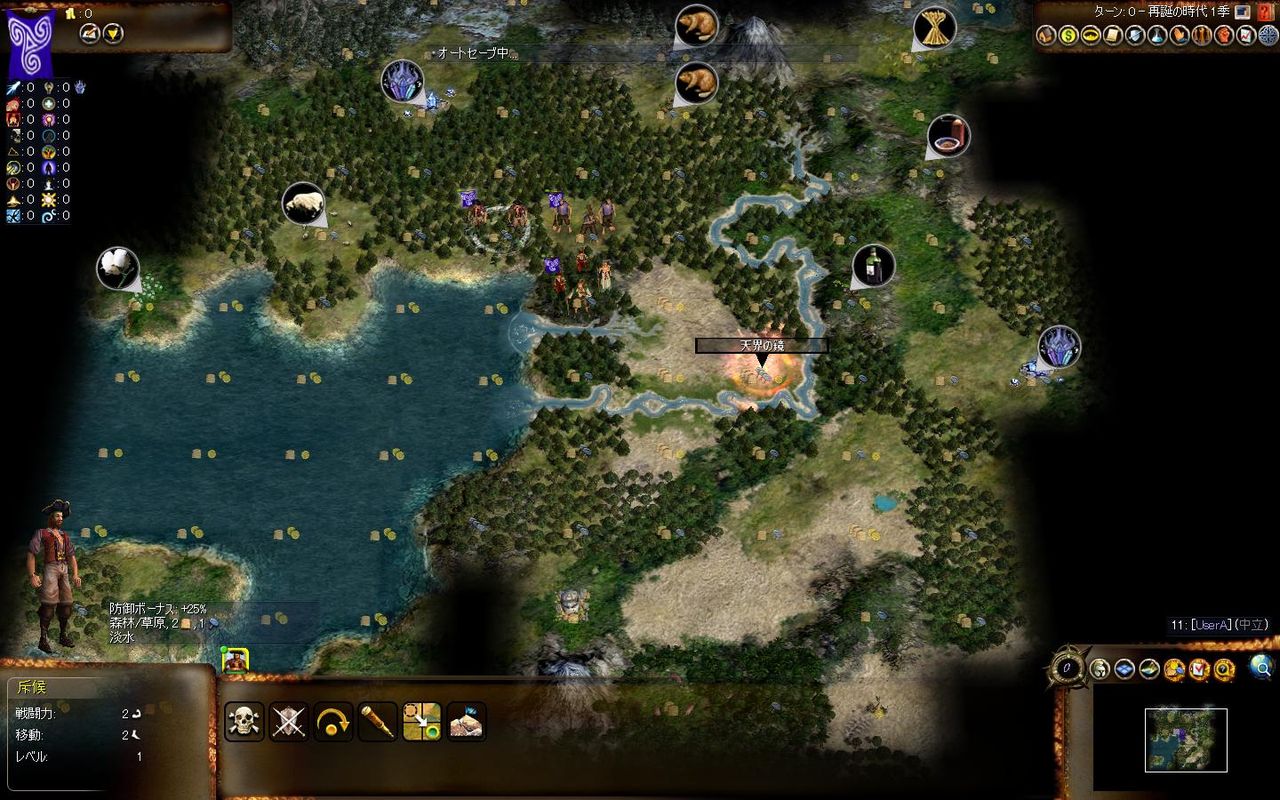Image resolution: width=1280 pixels, height=800 pixels.
Task: Open the technology advisor (flask icon)
Action: pyautogui.click(x=1155, y=35)
